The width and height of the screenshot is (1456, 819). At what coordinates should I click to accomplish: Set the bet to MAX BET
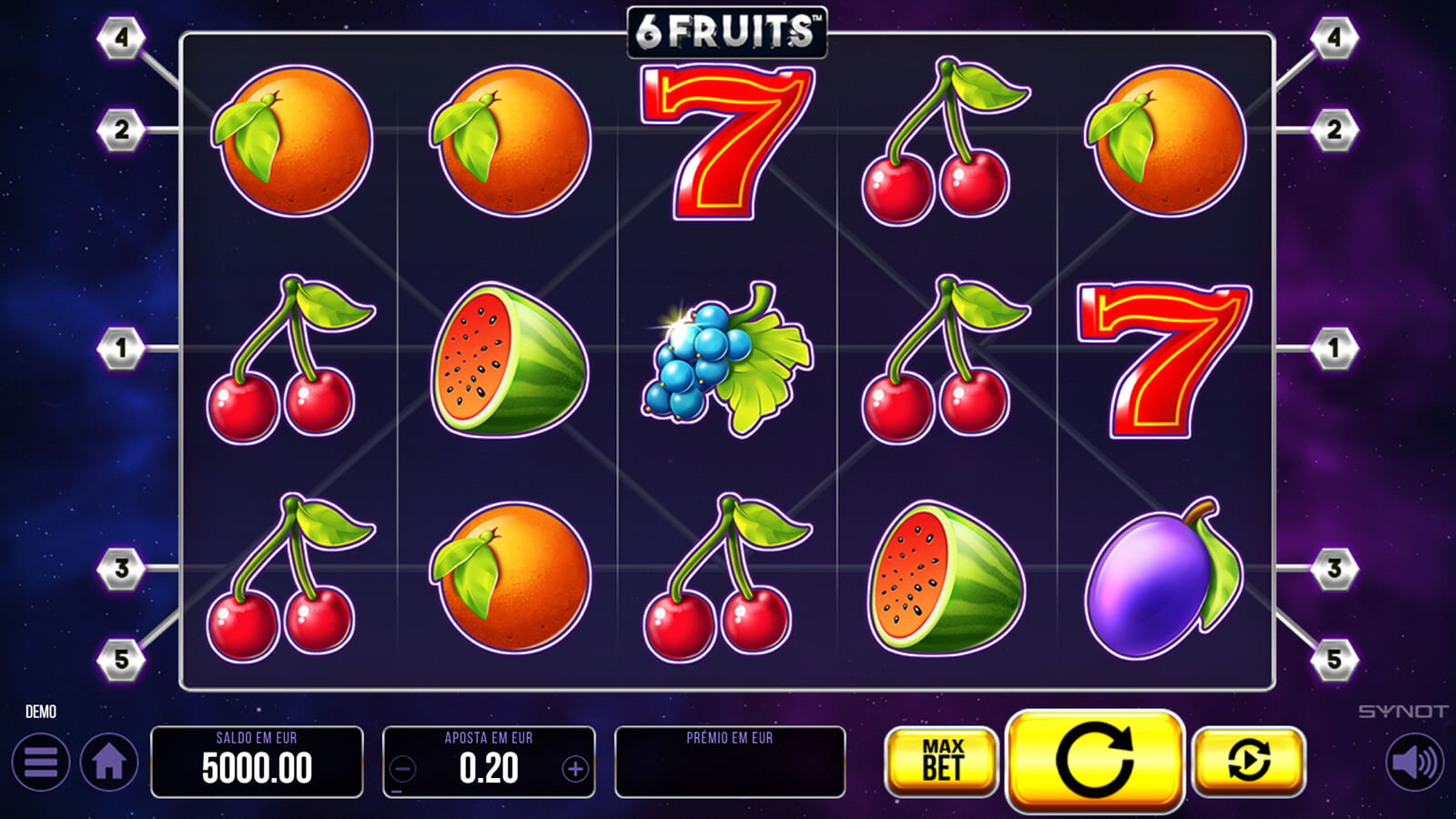[x=942, y=761]
